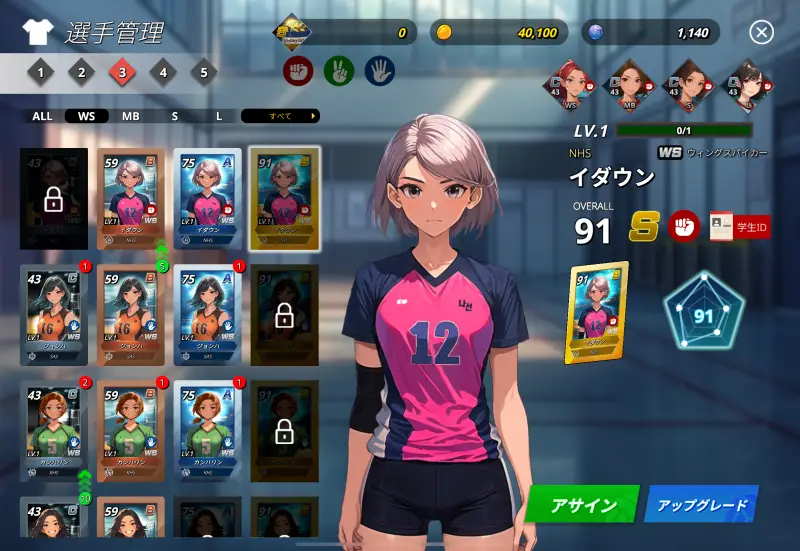View the pentagon stat chart showing 91
The width and height of the screenshot is (800, 551).
point(704,317)
